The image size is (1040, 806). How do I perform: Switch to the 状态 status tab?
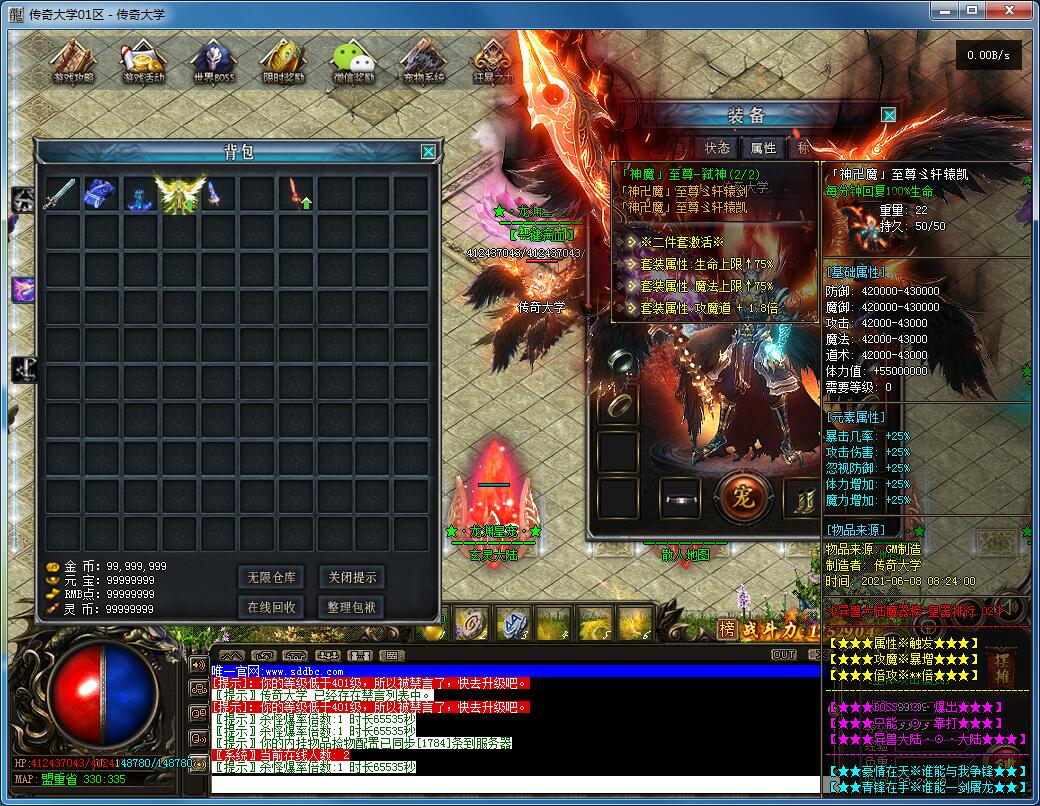[717, 148]
